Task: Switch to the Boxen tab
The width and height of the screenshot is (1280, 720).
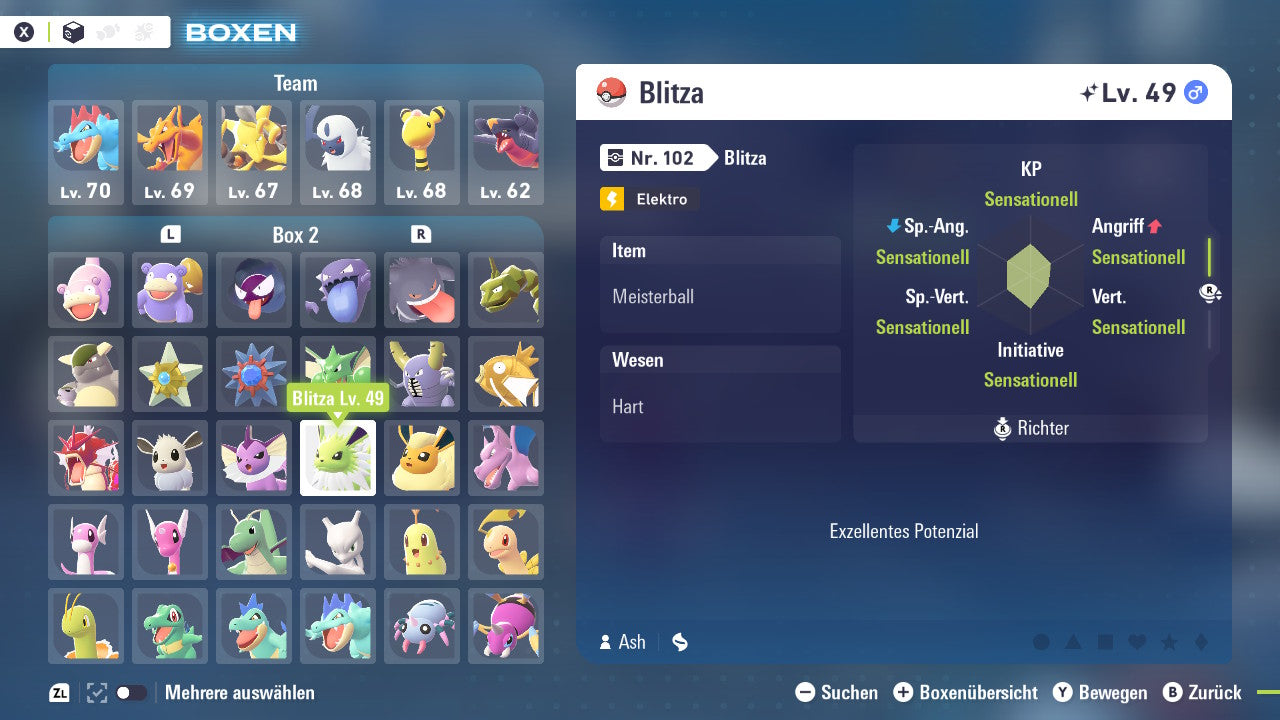Action: [x=244, y=33]
